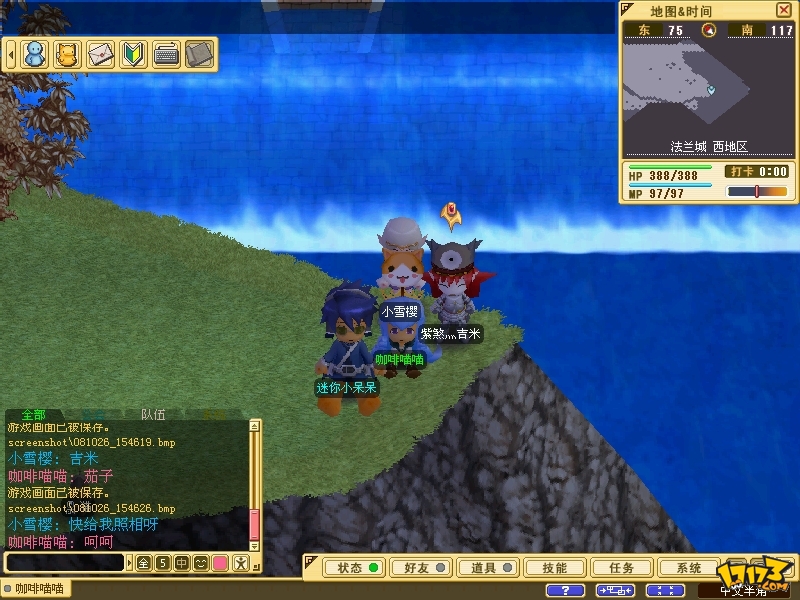Focus the chat text input box
This screenshot has width=800, height=600.
pos(65,563)
